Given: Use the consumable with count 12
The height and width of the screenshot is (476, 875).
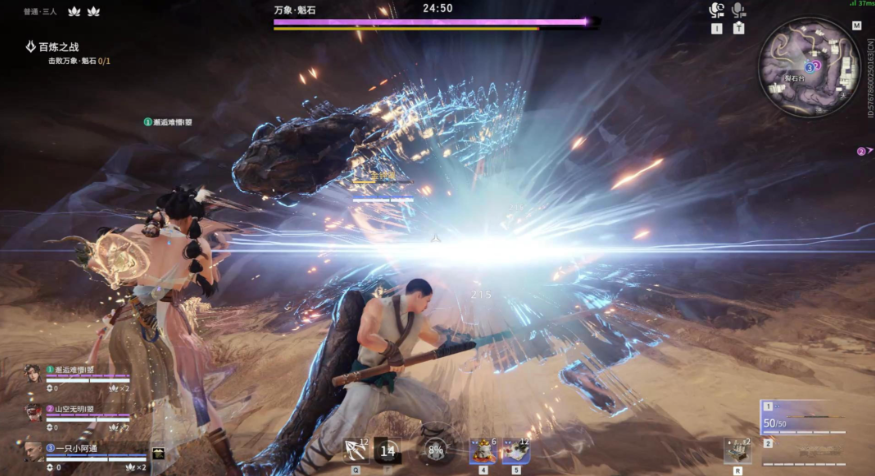Looking at the screenshot, I should click(x=515, y=450).
